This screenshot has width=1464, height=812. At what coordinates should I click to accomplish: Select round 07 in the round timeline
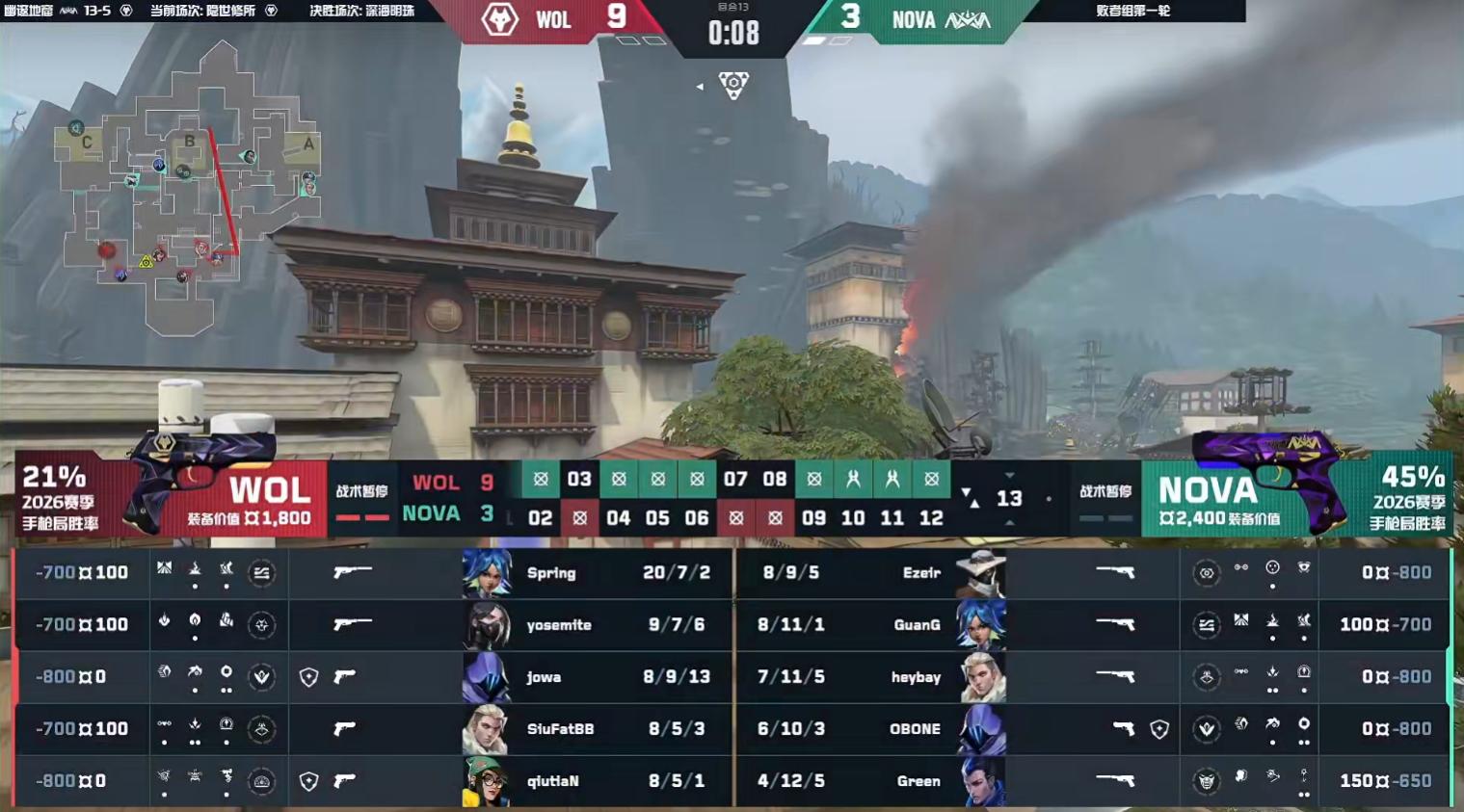point(735,479)
